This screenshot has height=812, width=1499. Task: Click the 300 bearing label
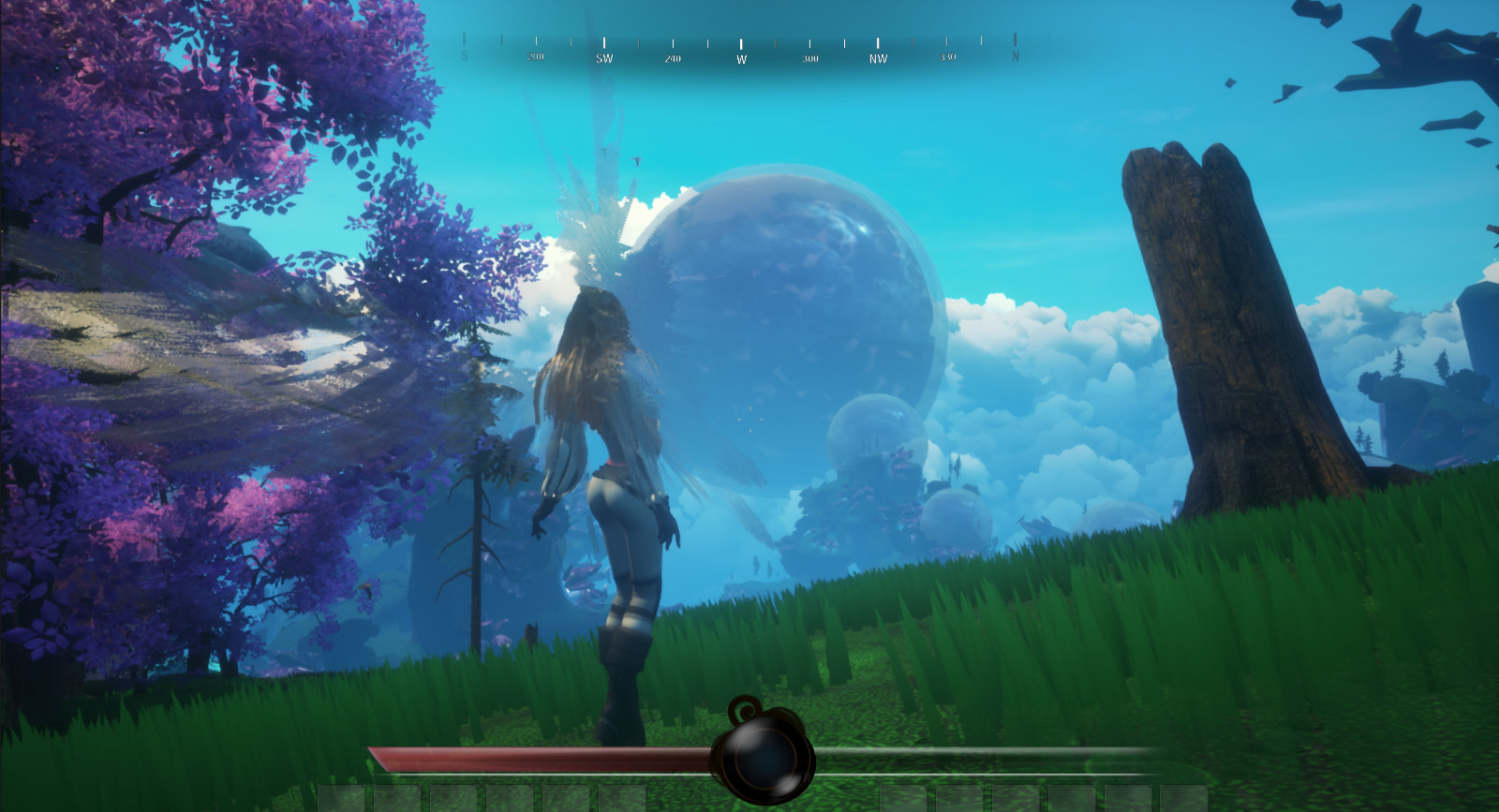(810, 58)
